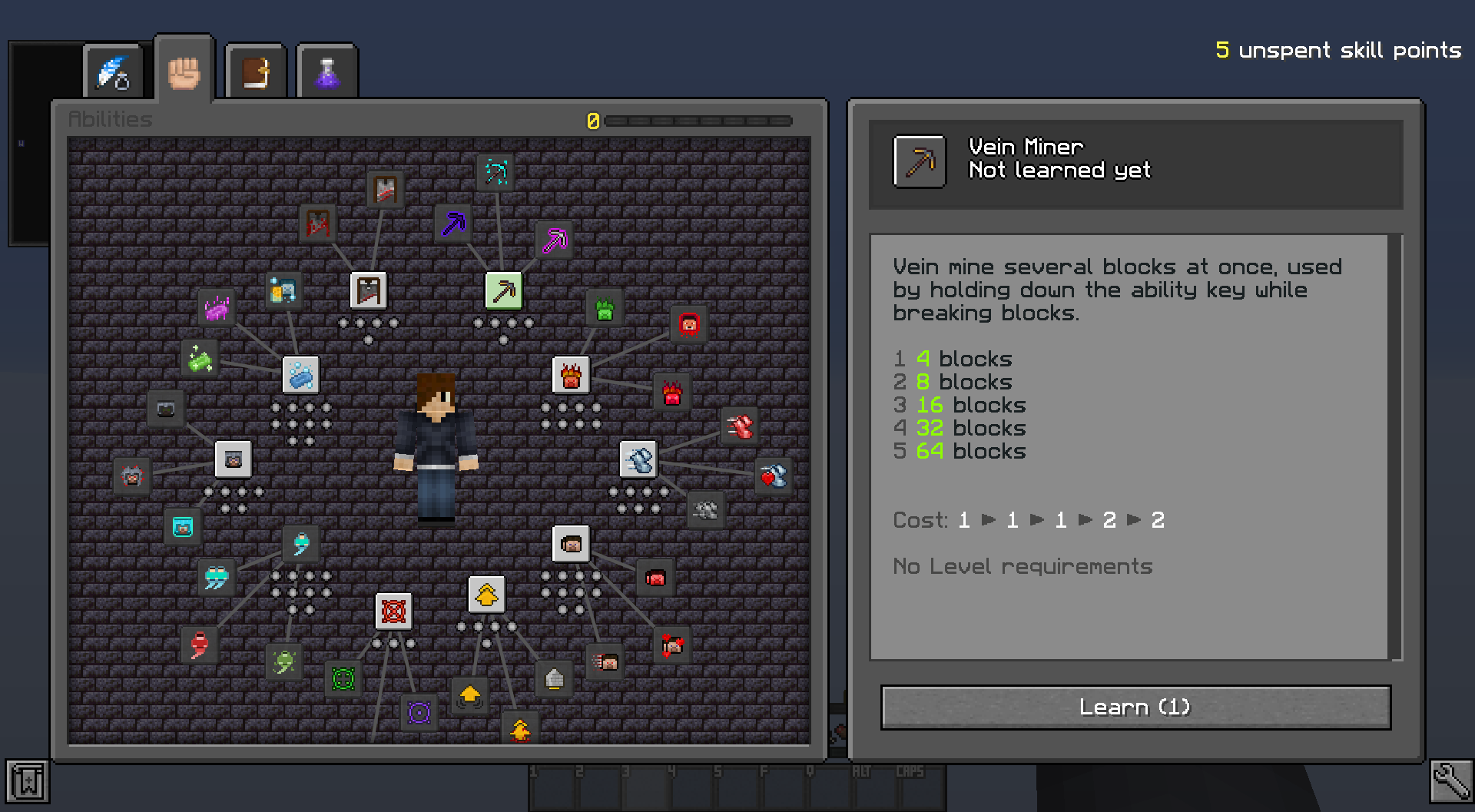Open the fist Abilities tab

click(x=184, y=72)
